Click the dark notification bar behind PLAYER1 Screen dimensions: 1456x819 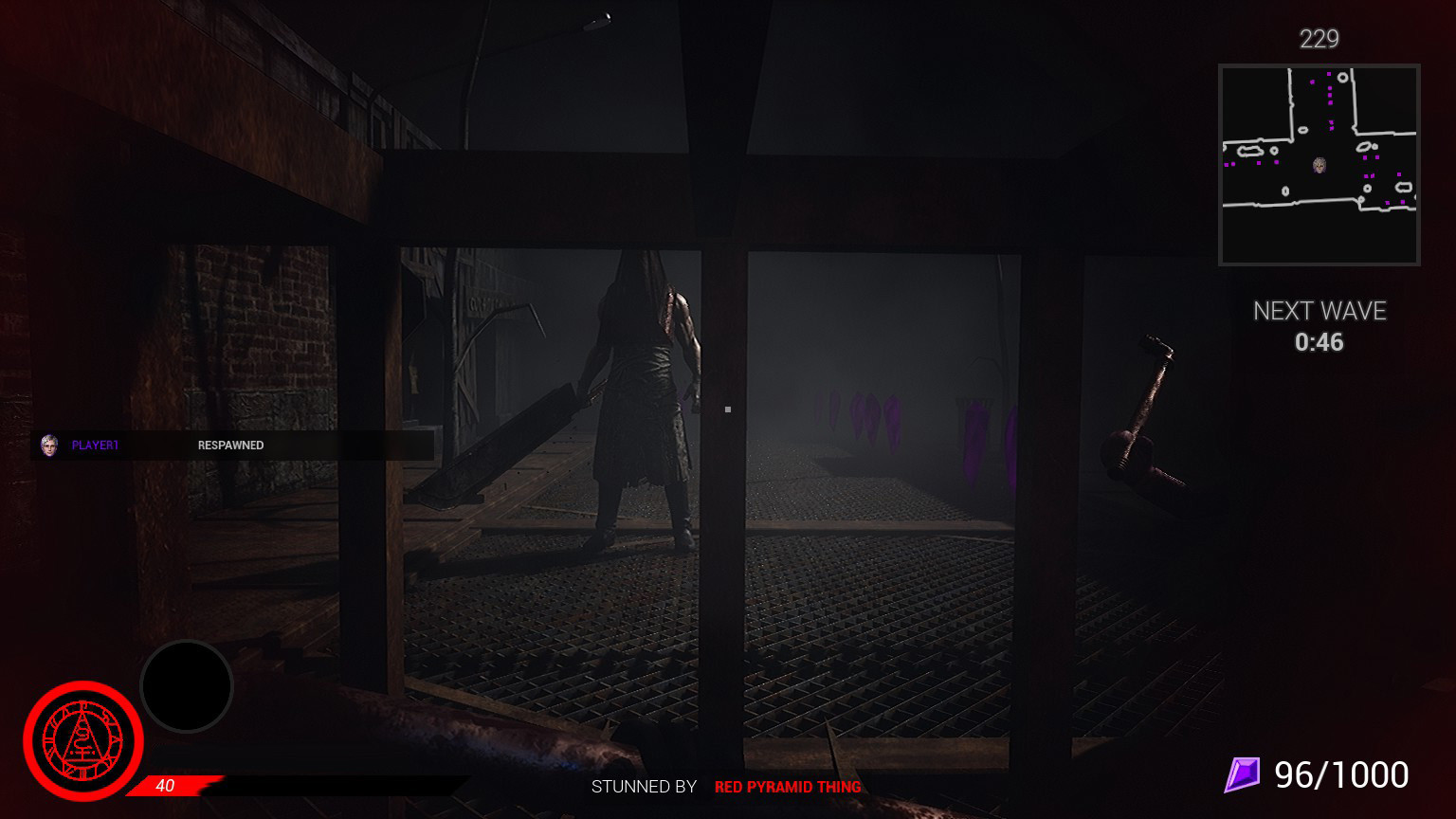(360, 445)
